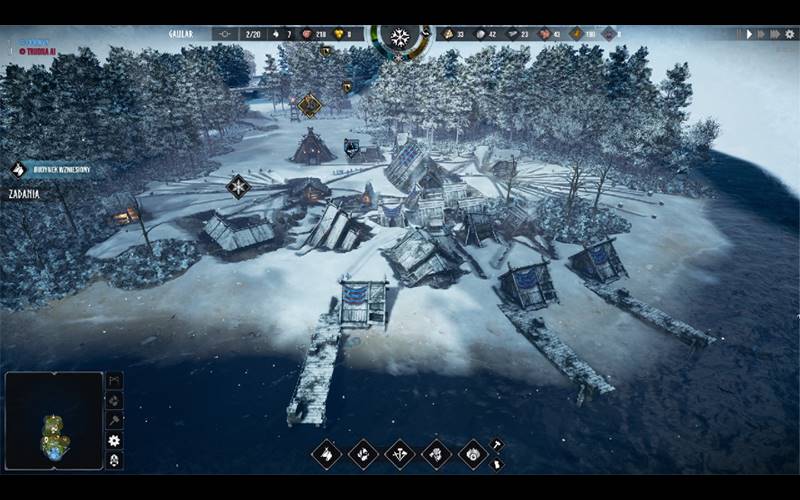Open the gear icon beside the minimap
The width and height of the screenshot is (800, 500).
click(114, 441)
